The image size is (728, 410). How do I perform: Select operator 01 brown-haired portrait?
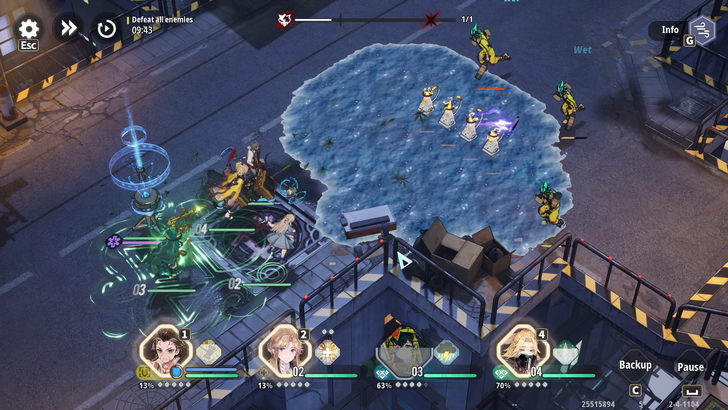click(161, 351)
